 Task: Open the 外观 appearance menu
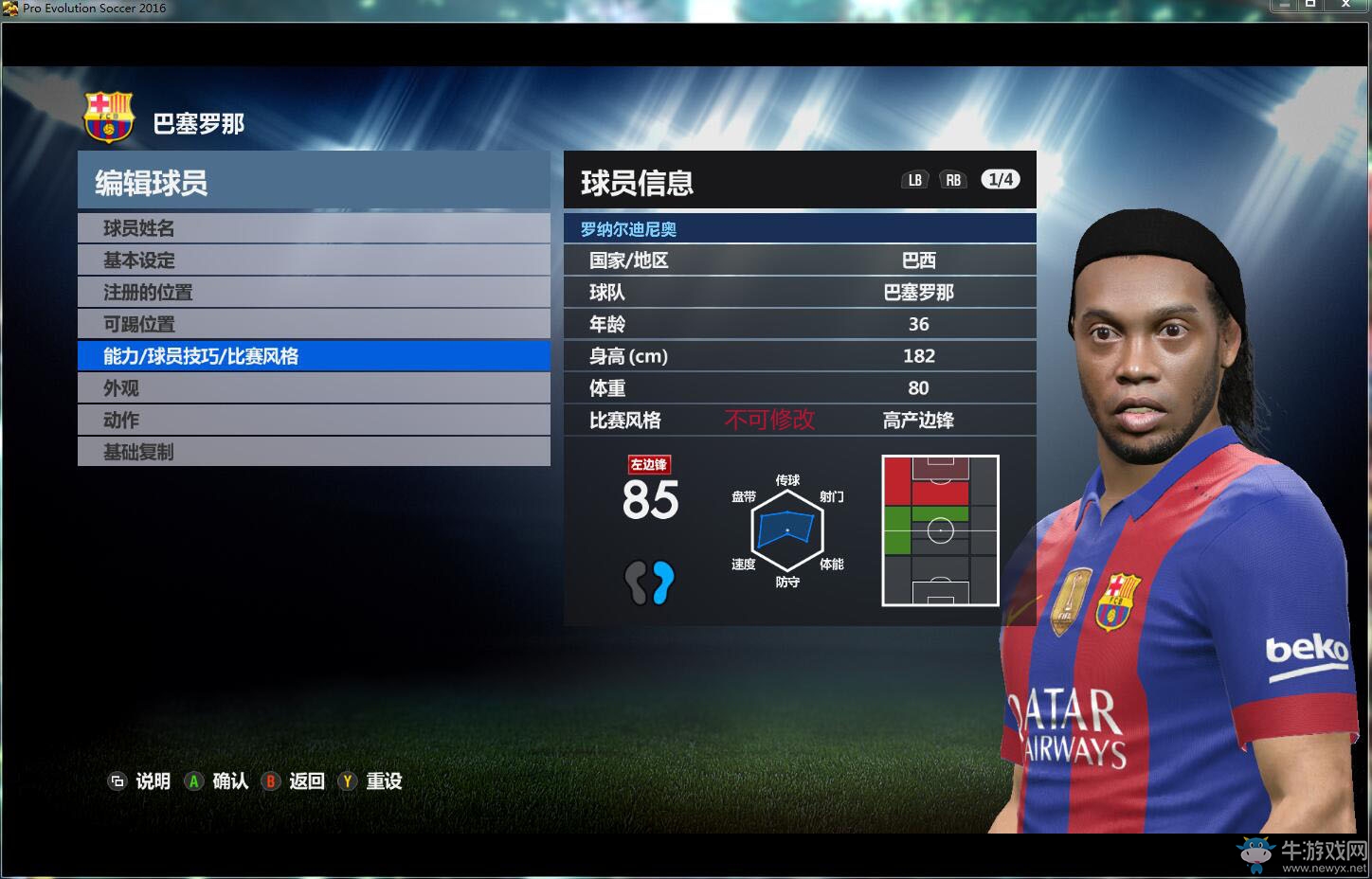(x=313, y=388)
